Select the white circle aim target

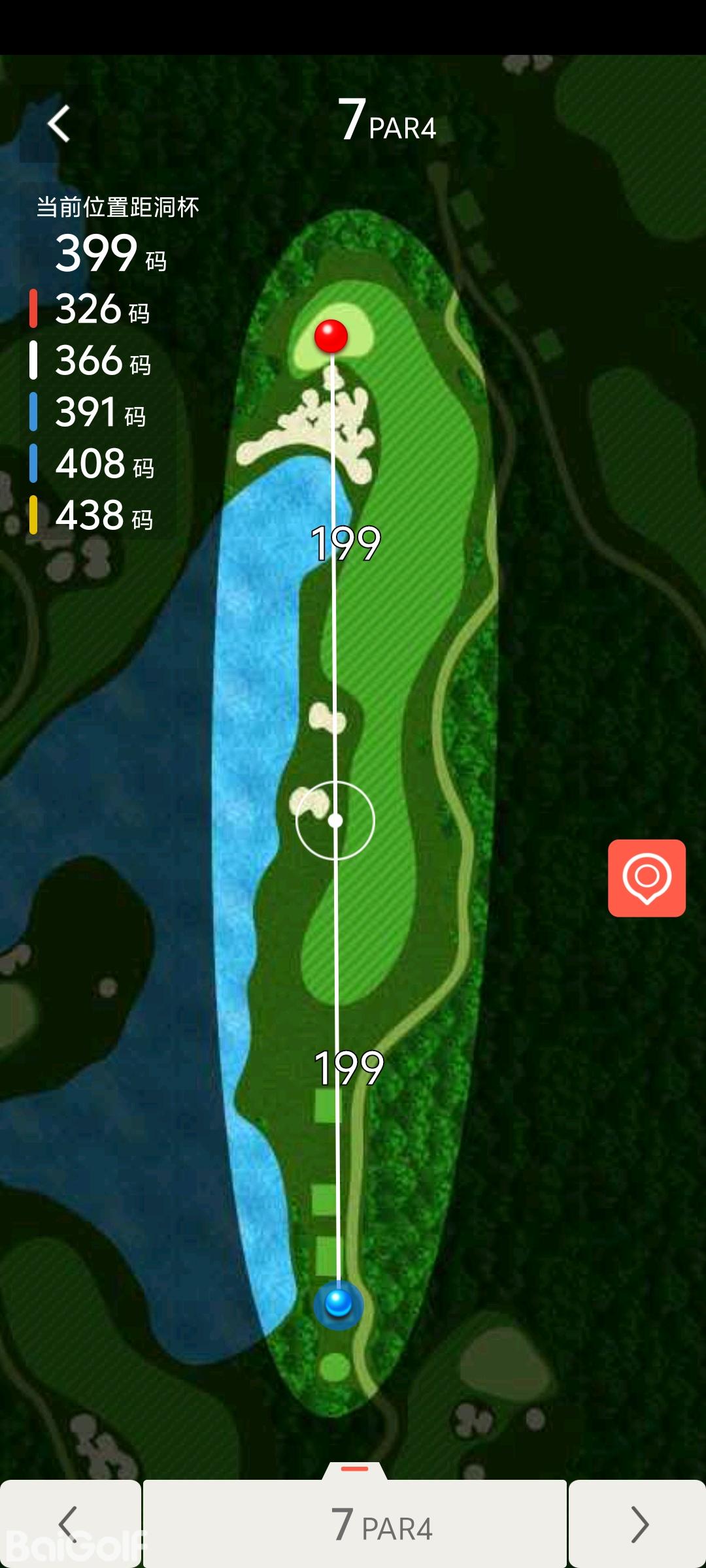coord(335,821)
